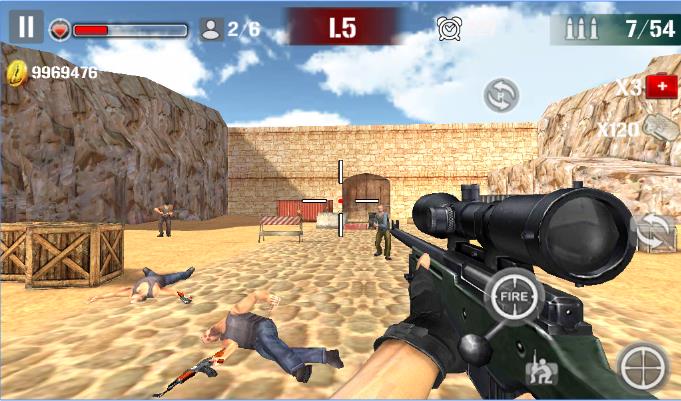The width and height of the screenshot is (681, 401).
Task: Use the red medkit item
Action: (661, 87)
